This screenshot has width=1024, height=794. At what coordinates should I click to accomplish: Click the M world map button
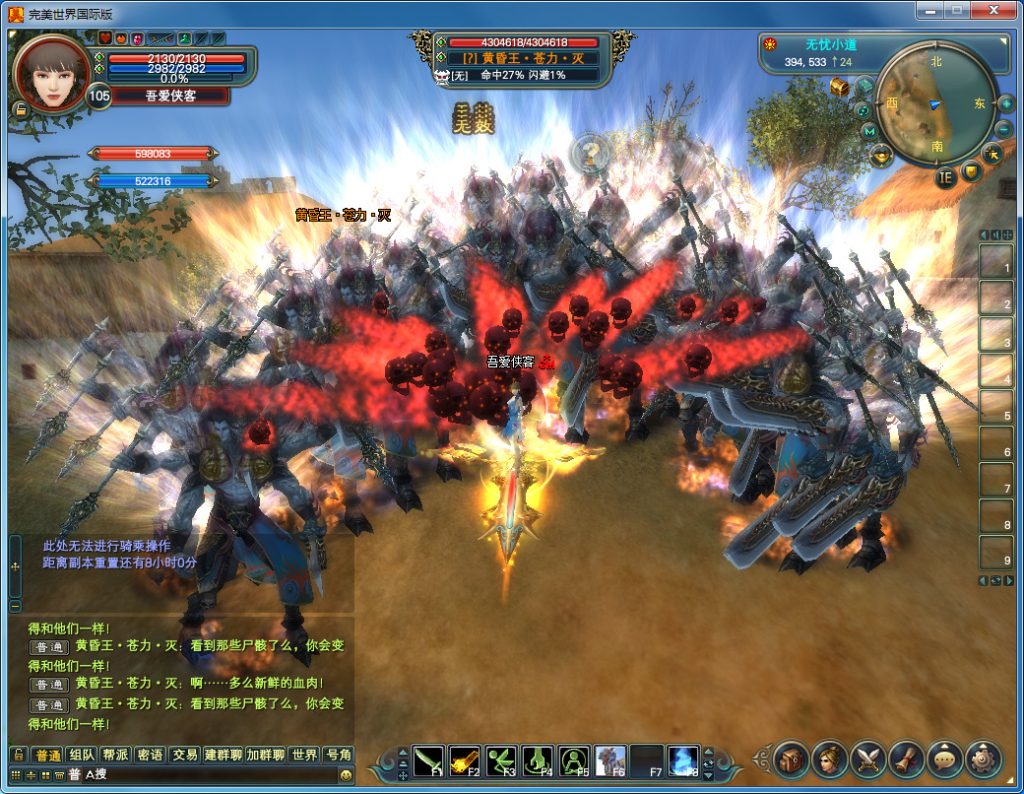click(x=869, y=131)
